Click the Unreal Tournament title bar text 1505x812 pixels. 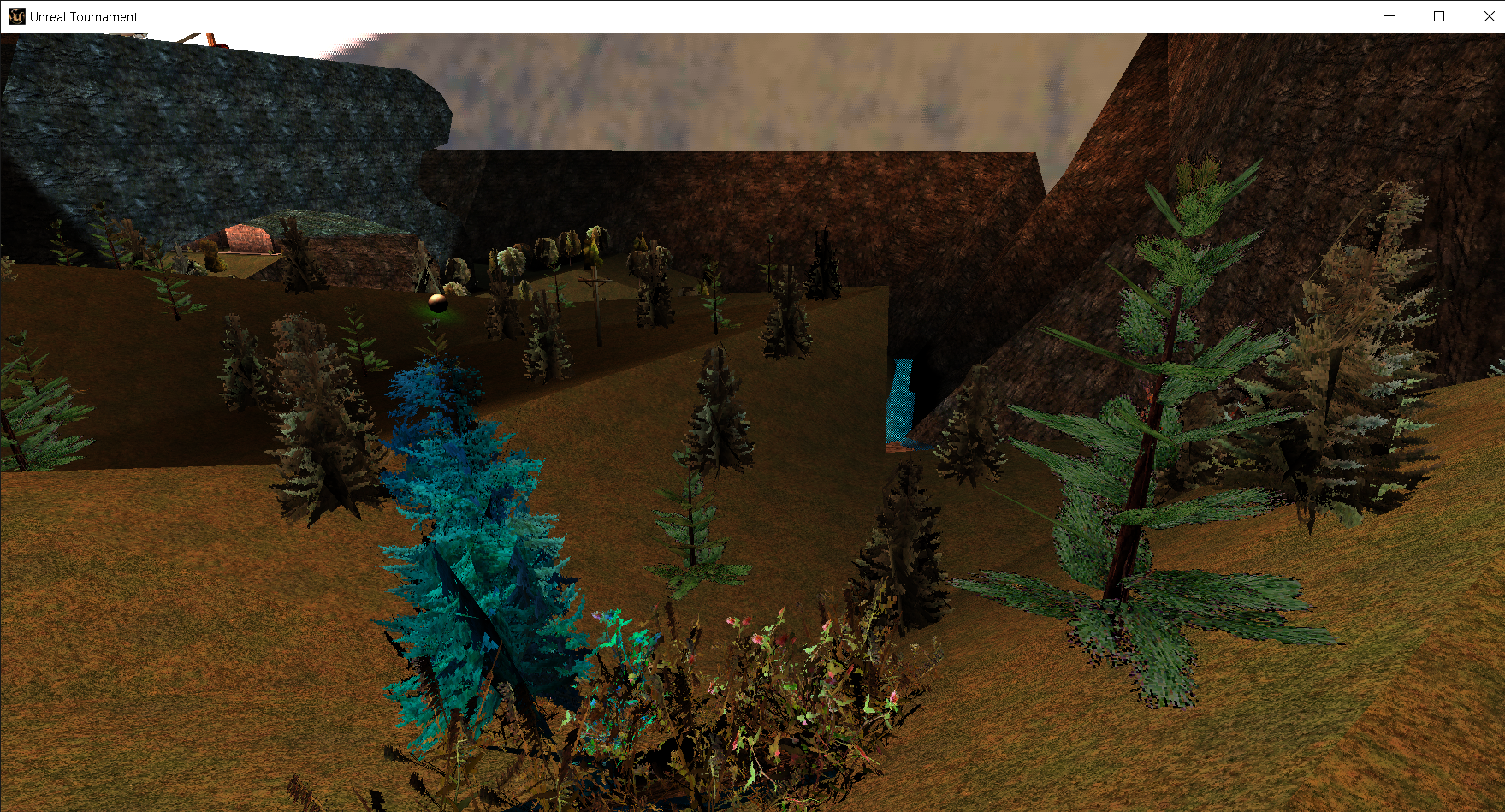coord(82,16)
